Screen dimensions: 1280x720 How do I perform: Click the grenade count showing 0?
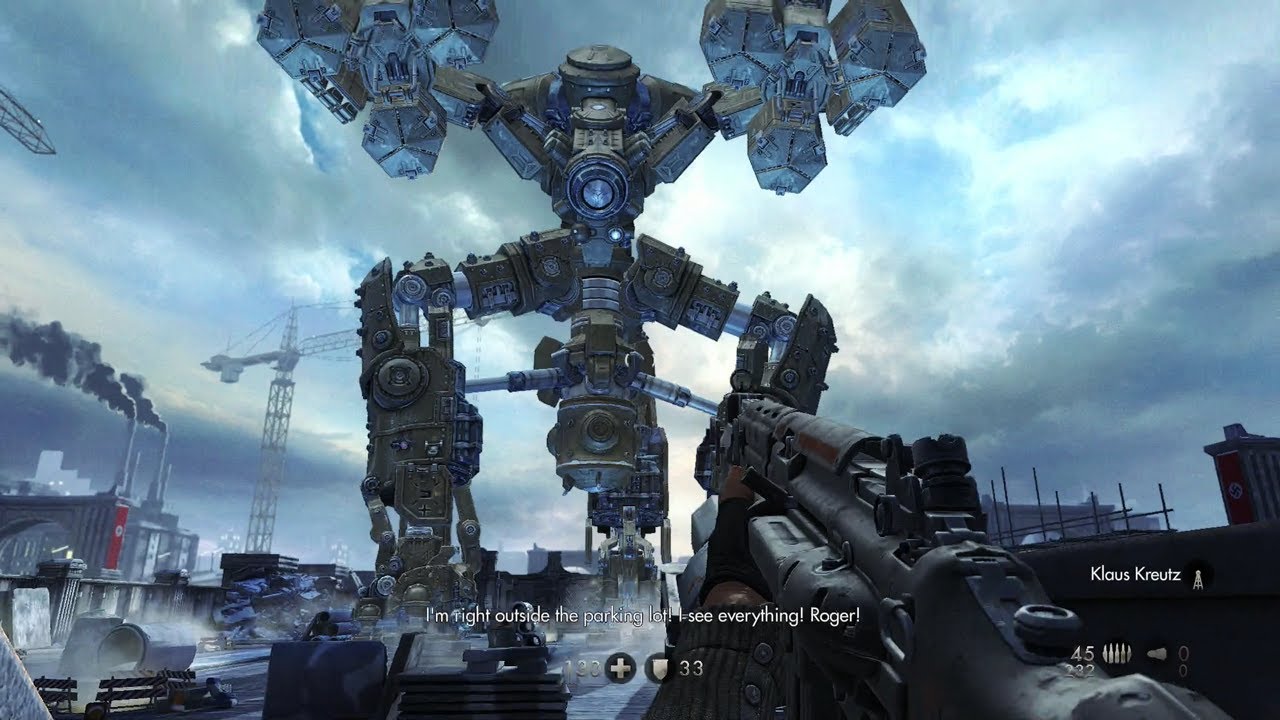click(x=1184, y=653)
